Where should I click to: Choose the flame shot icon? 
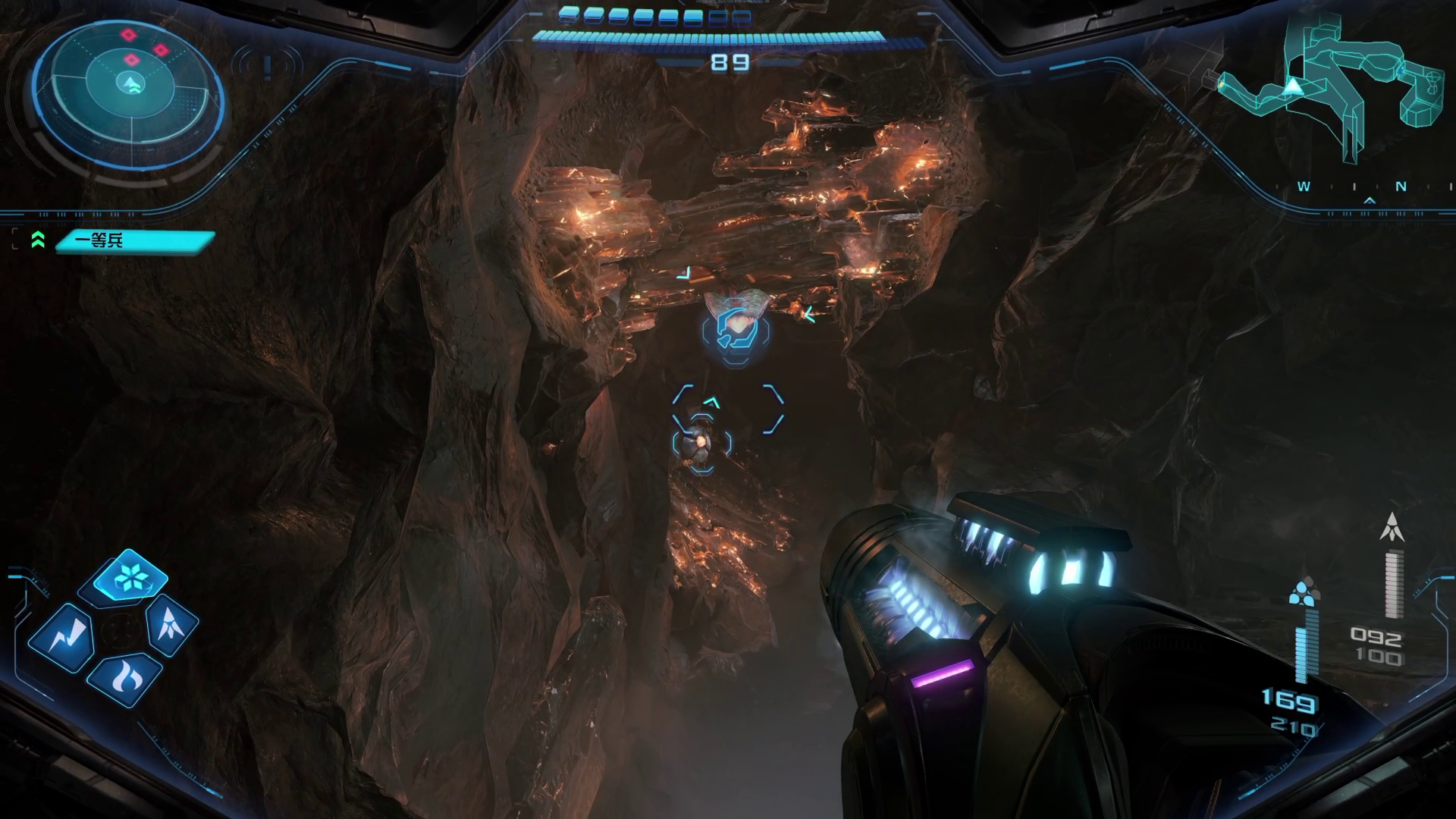pos(124,677)
